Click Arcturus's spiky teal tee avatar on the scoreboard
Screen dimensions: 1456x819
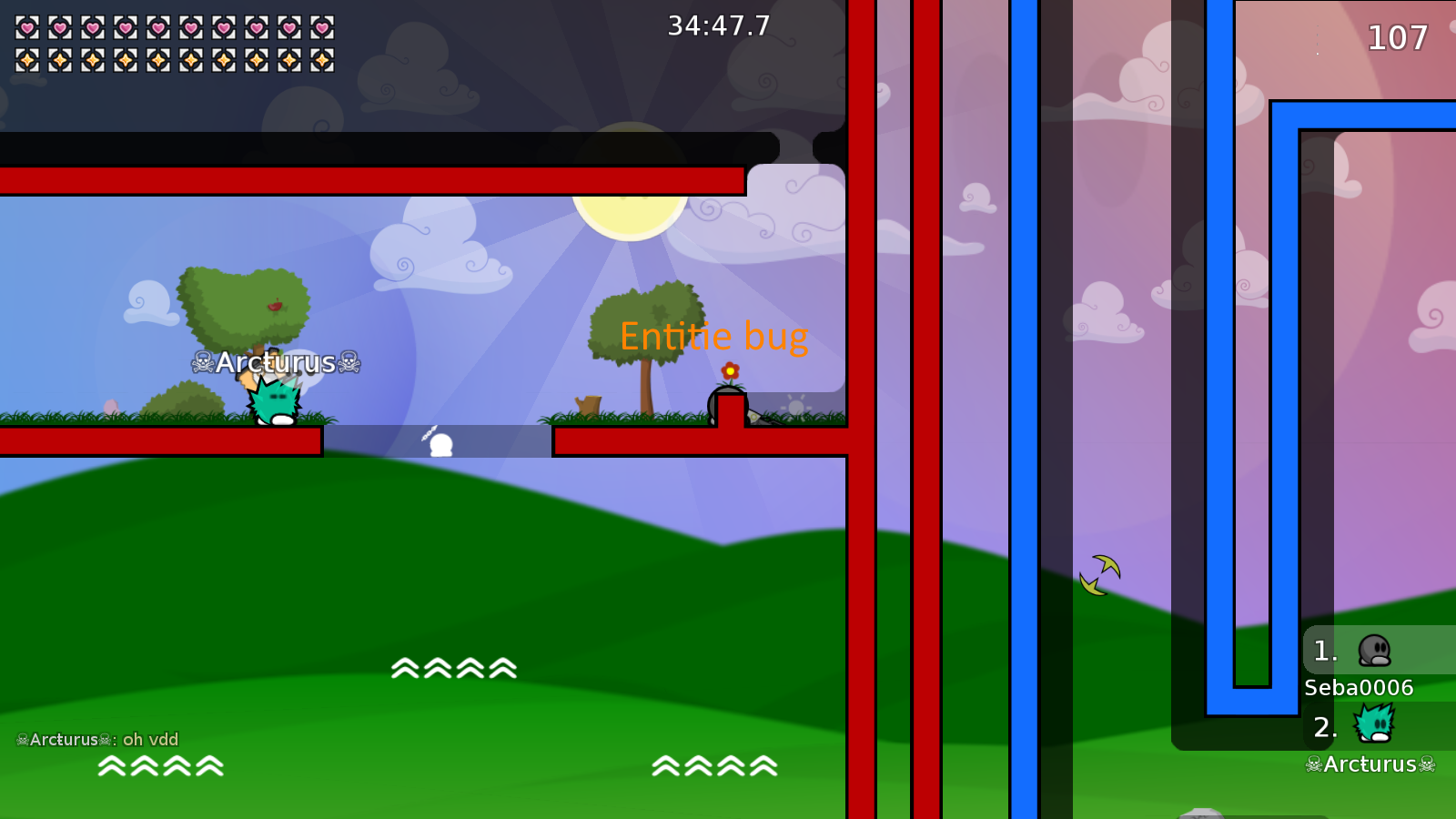(1372, 725)
